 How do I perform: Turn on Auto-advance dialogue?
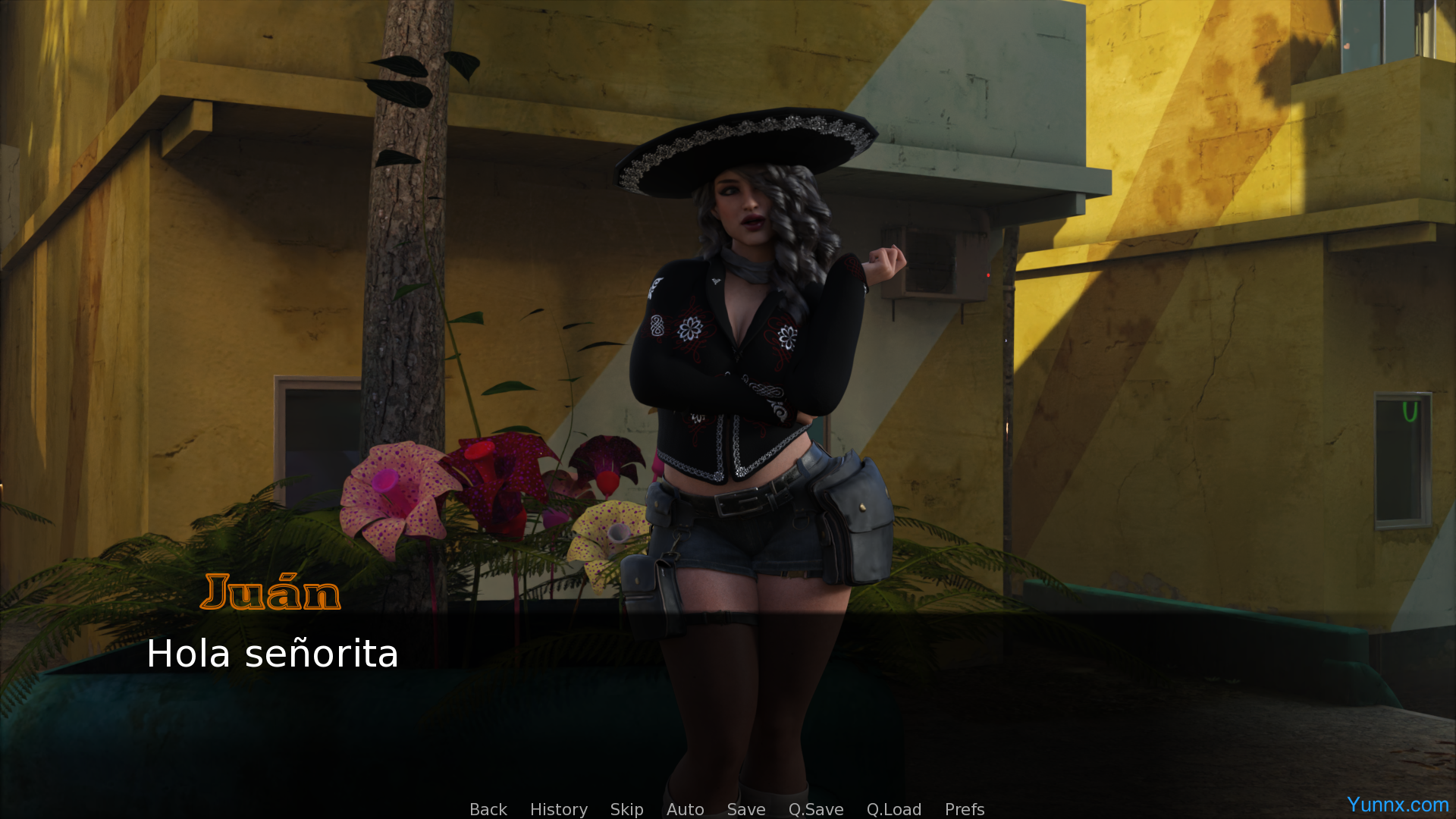click(x=685, y=809)
